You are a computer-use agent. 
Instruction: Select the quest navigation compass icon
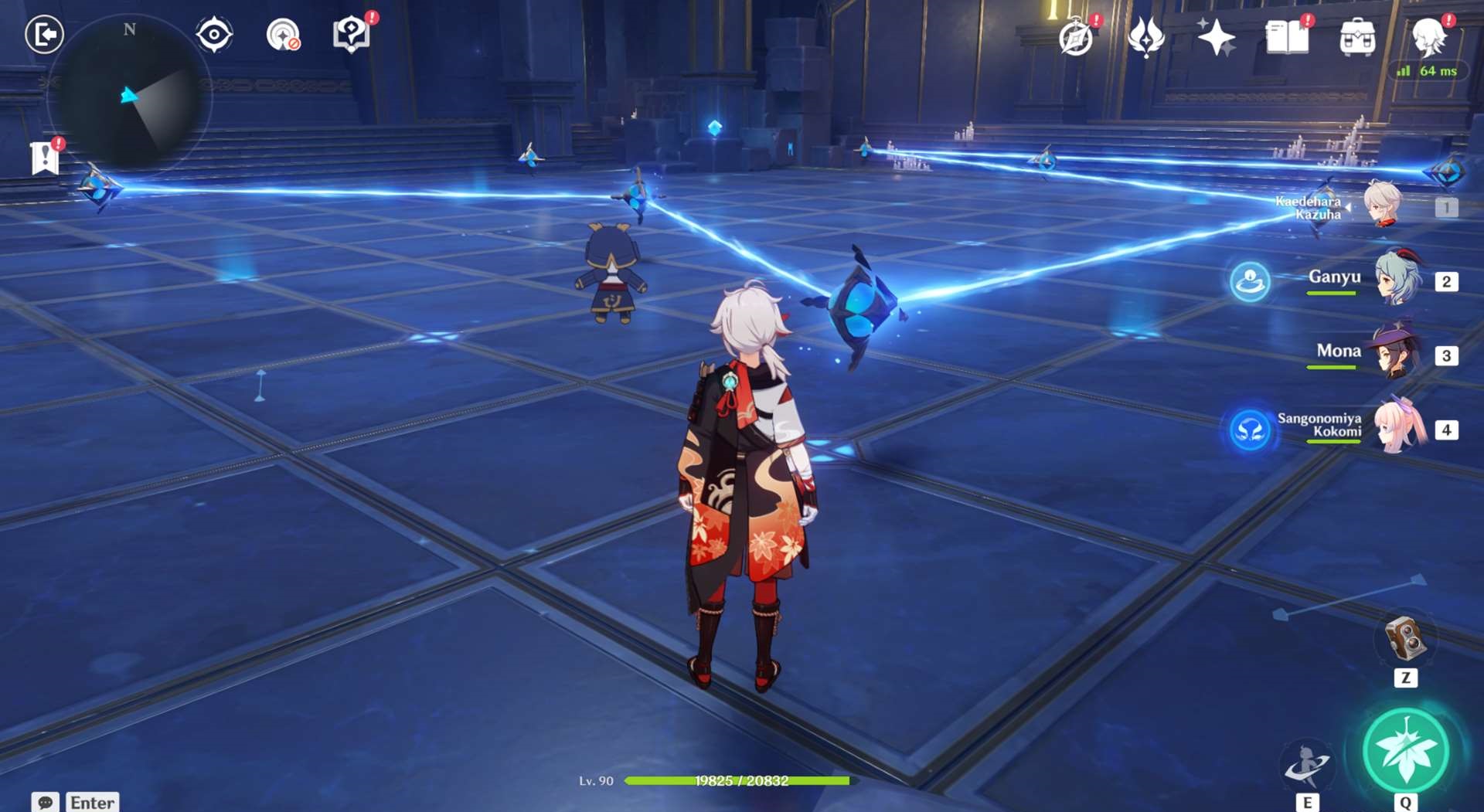213,32
